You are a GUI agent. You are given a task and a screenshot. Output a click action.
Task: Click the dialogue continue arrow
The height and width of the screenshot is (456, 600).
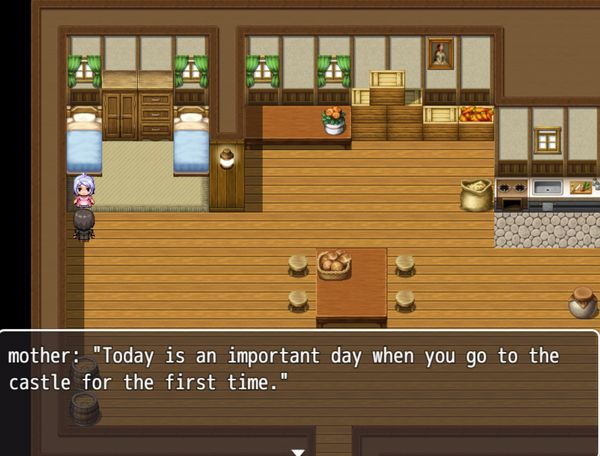coord(297,451)
